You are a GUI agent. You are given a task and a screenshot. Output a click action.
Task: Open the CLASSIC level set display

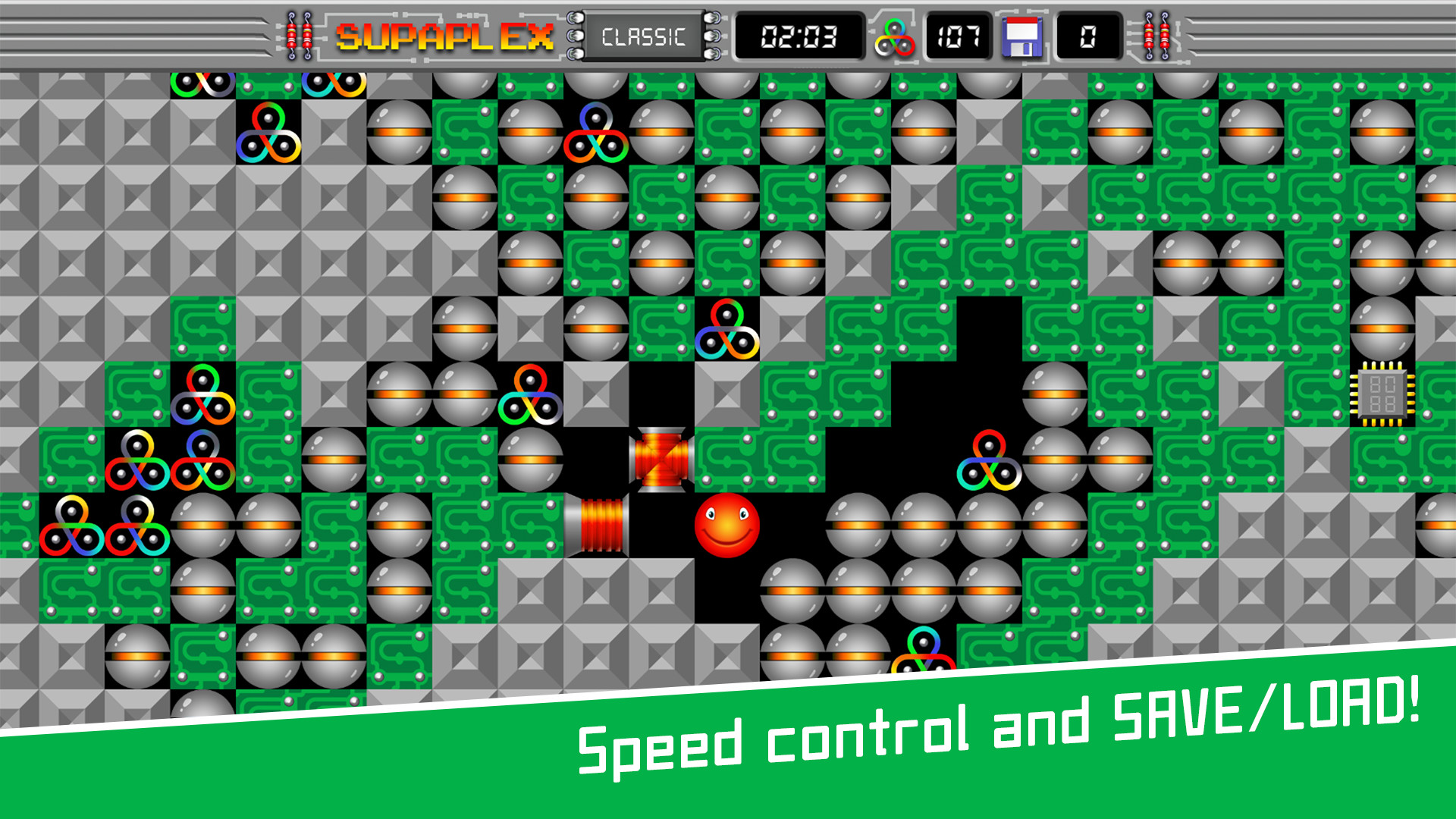pos(646,36)
